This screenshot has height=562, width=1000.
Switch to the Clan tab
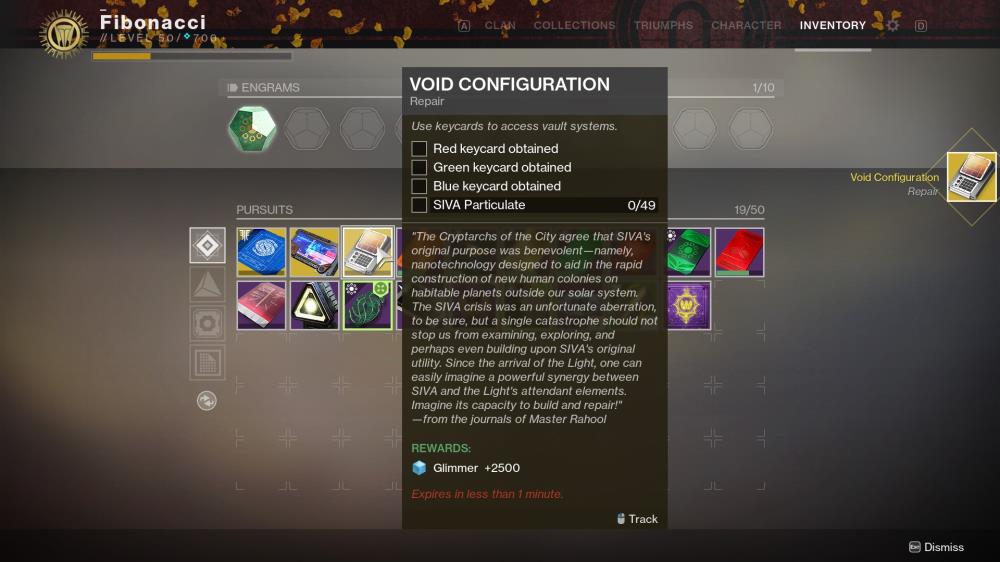[500, 25]
